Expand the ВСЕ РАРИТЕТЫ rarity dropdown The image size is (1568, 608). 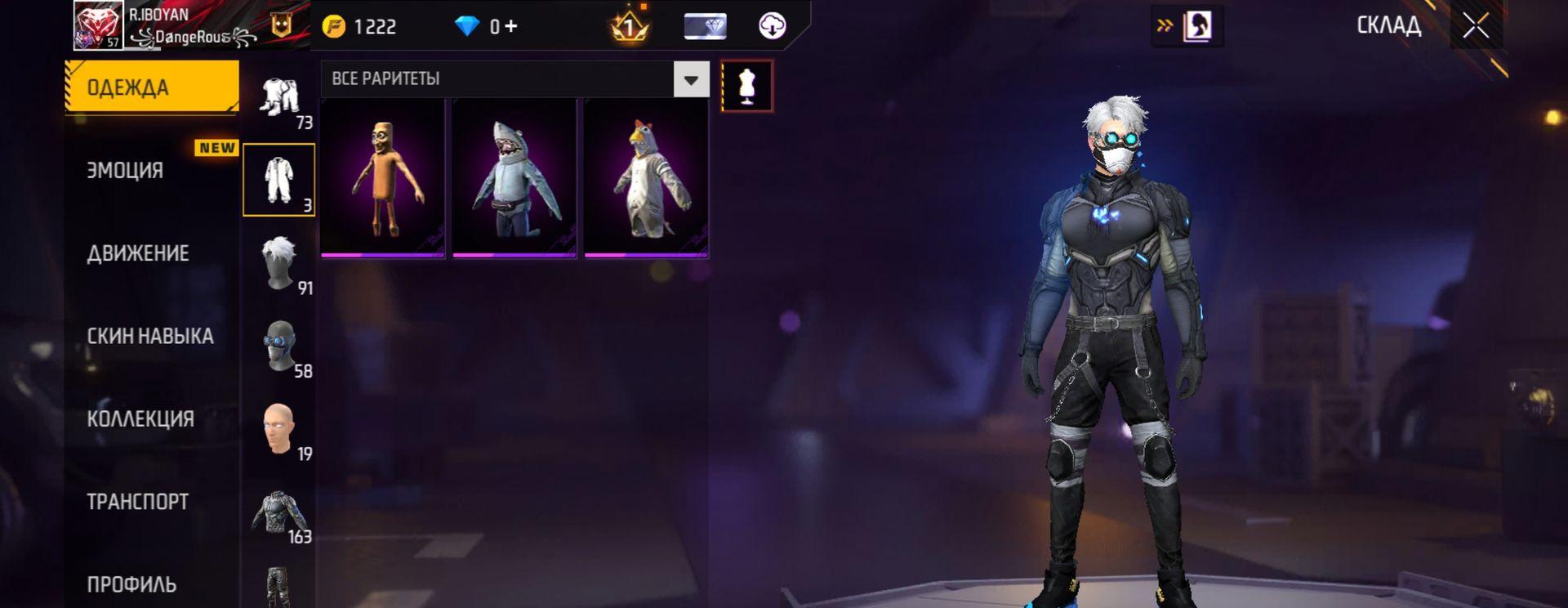[x=691, y=79]
